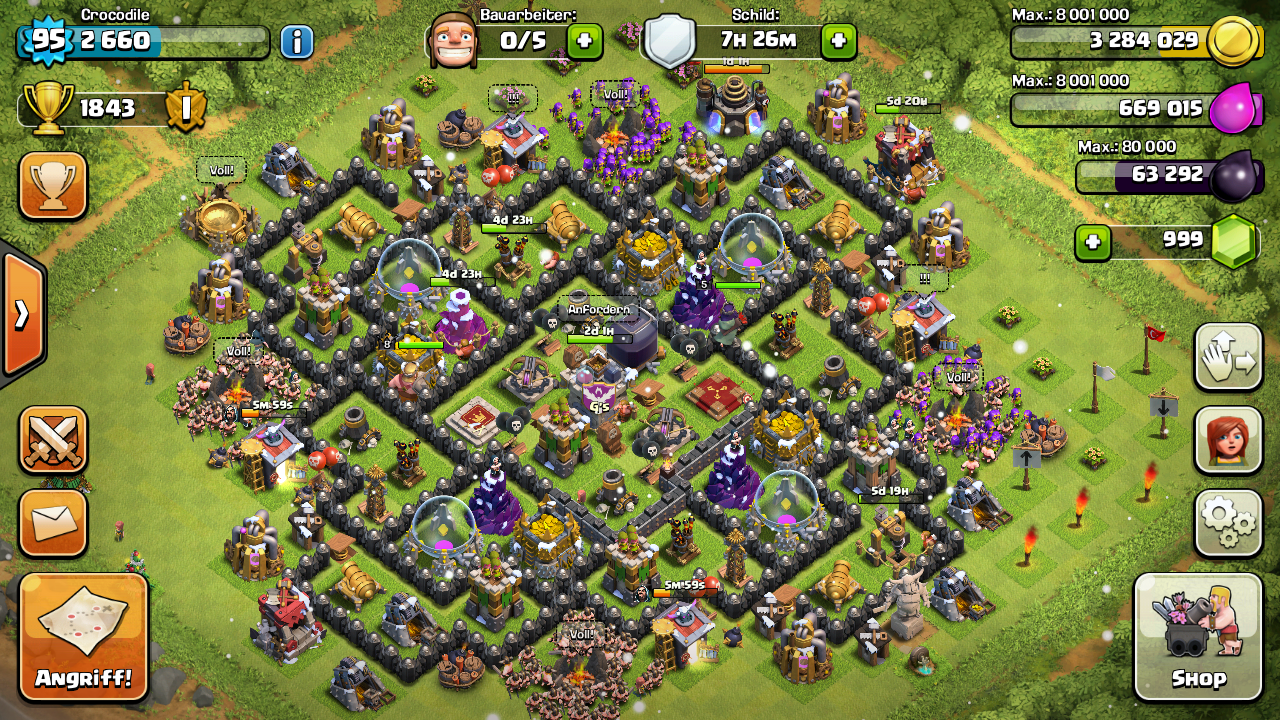Image resolution: width=1280 pixels, height=720 pixels.
Task: Open the red-haired valkyrie portrait button
Action: pyautogui.click(x=1228, y=440)
